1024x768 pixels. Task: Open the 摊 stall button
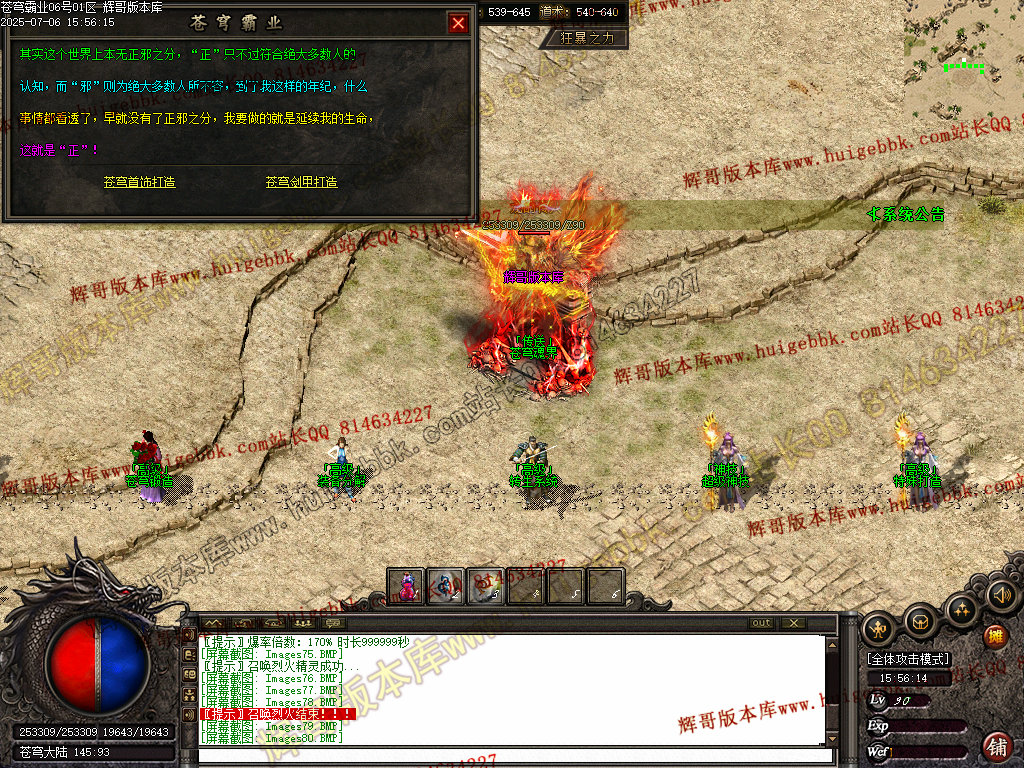(x=995, y=636)
